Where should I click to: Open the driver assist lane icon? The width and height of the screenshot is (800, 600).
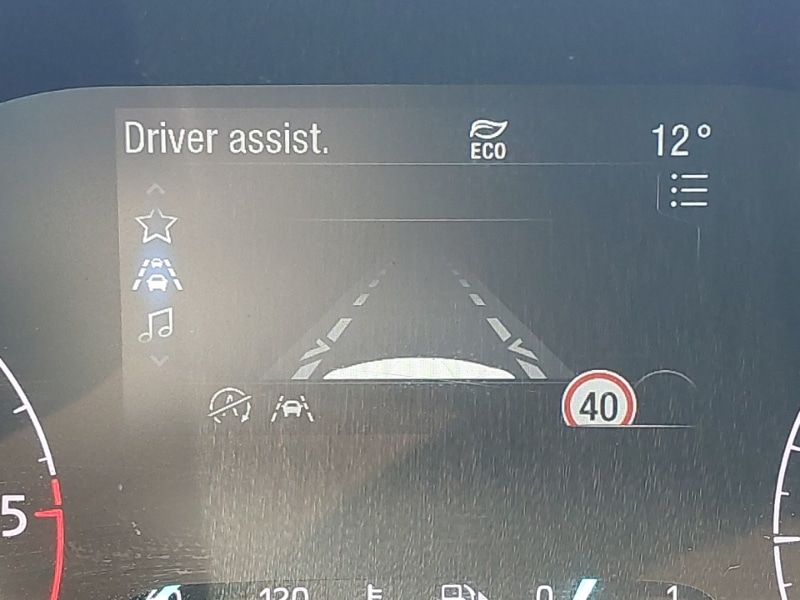pos(157,273)
